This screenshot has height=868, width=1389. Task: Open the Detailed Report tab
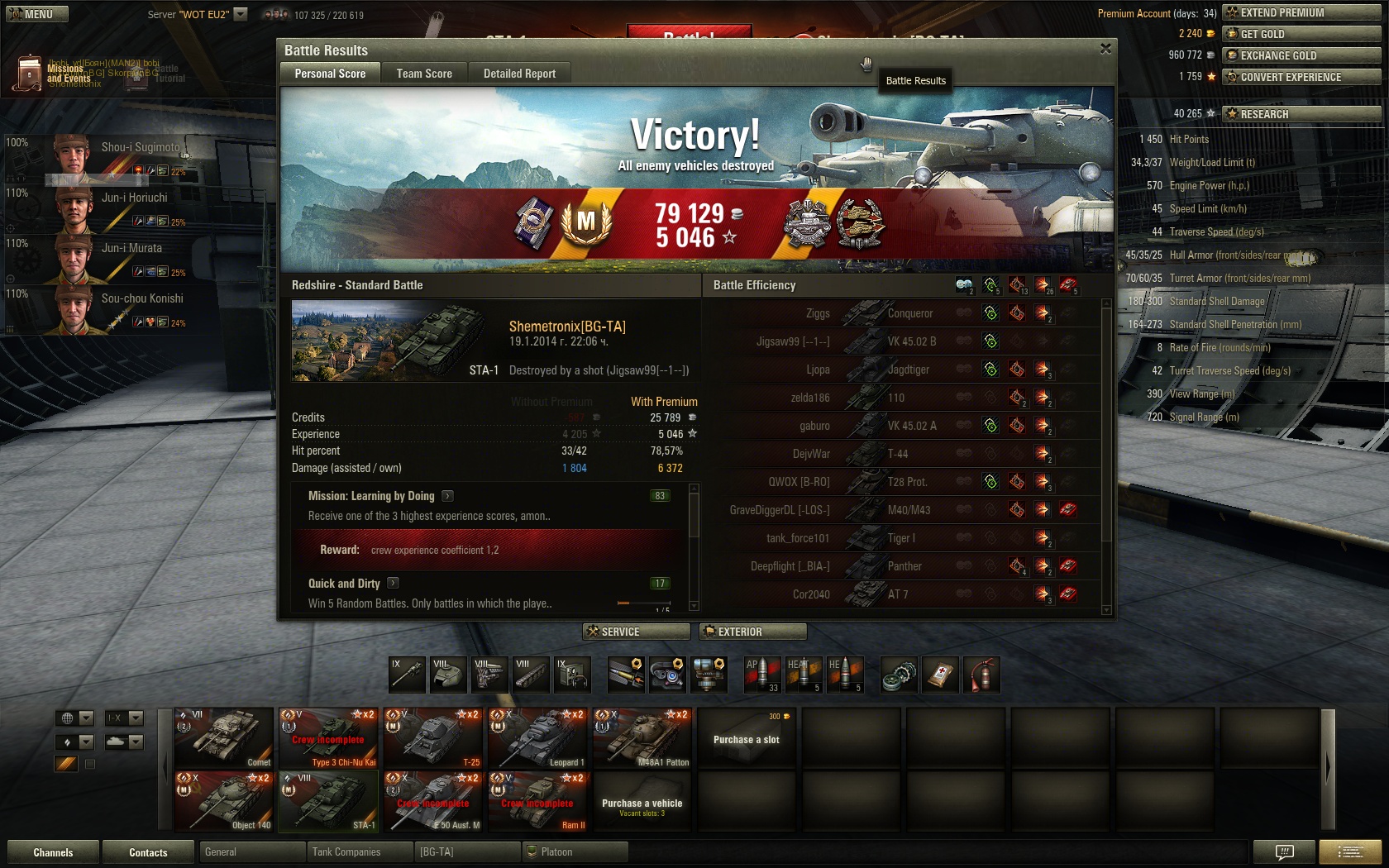[519, 74]
